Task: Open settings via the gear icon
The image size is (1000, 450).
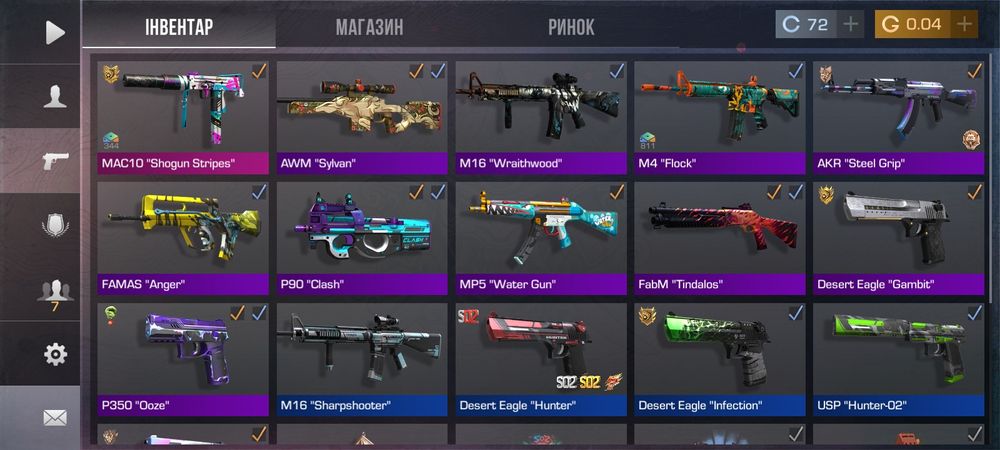Action: pos(55,354)
